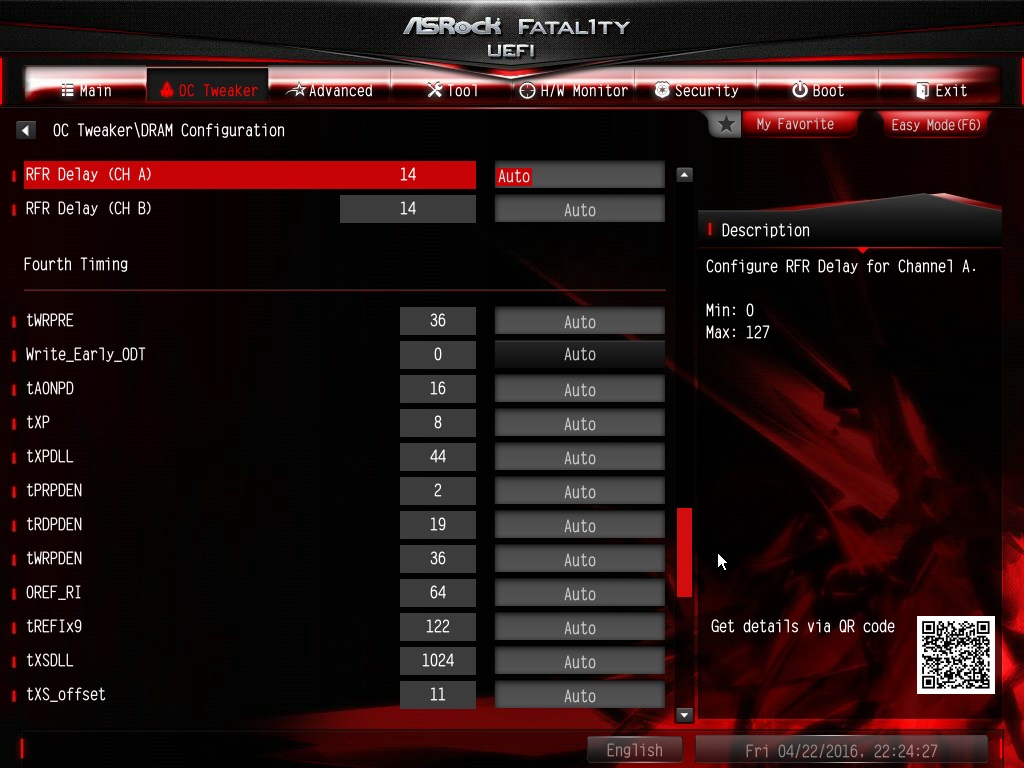Switch to the Boot tab
The height and width of the screenshot is (768, 1024).
point(817,90)
